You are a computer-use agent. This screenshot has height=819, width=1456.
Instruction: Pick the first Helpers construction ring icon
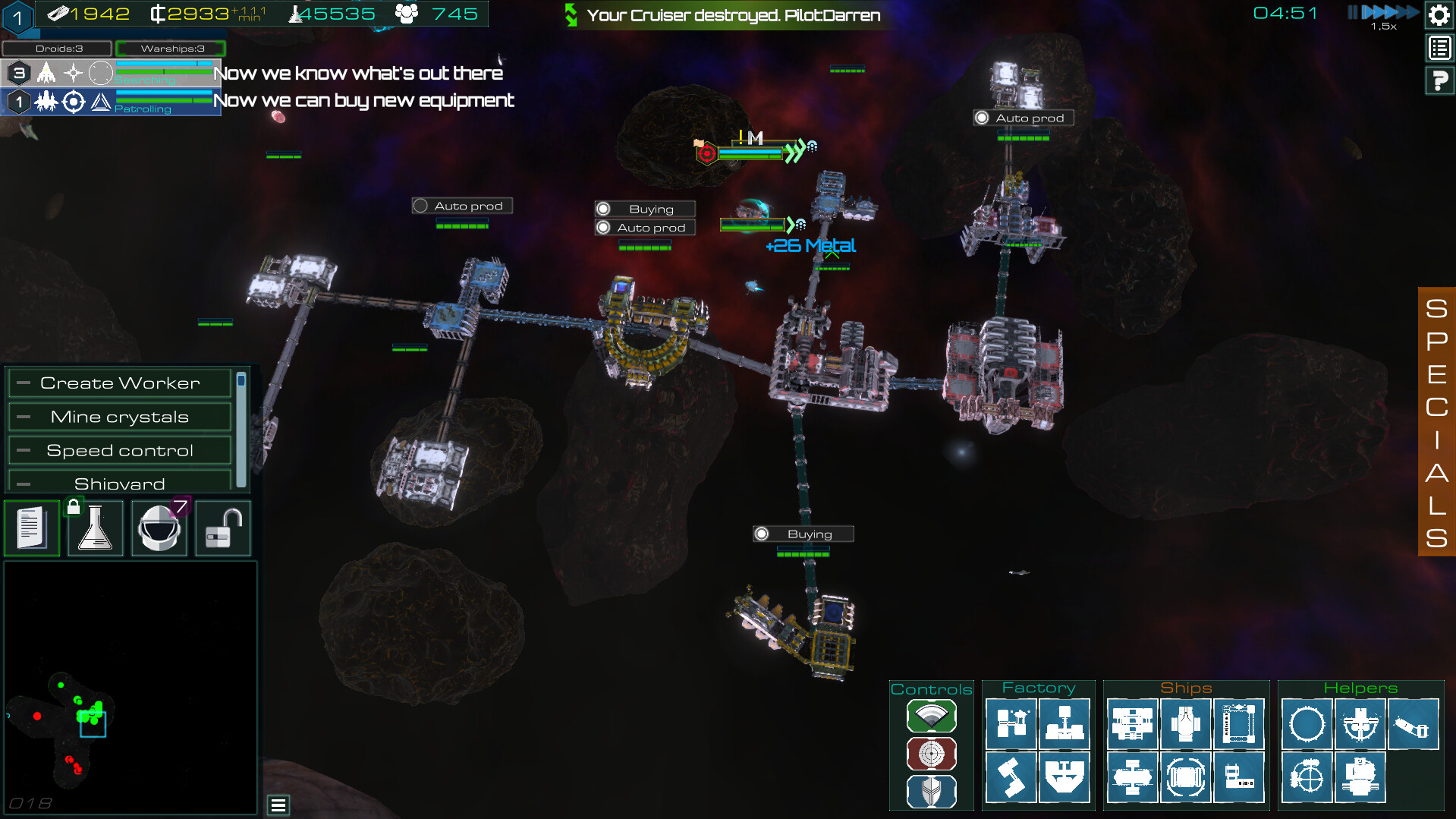pos(1307,723)
